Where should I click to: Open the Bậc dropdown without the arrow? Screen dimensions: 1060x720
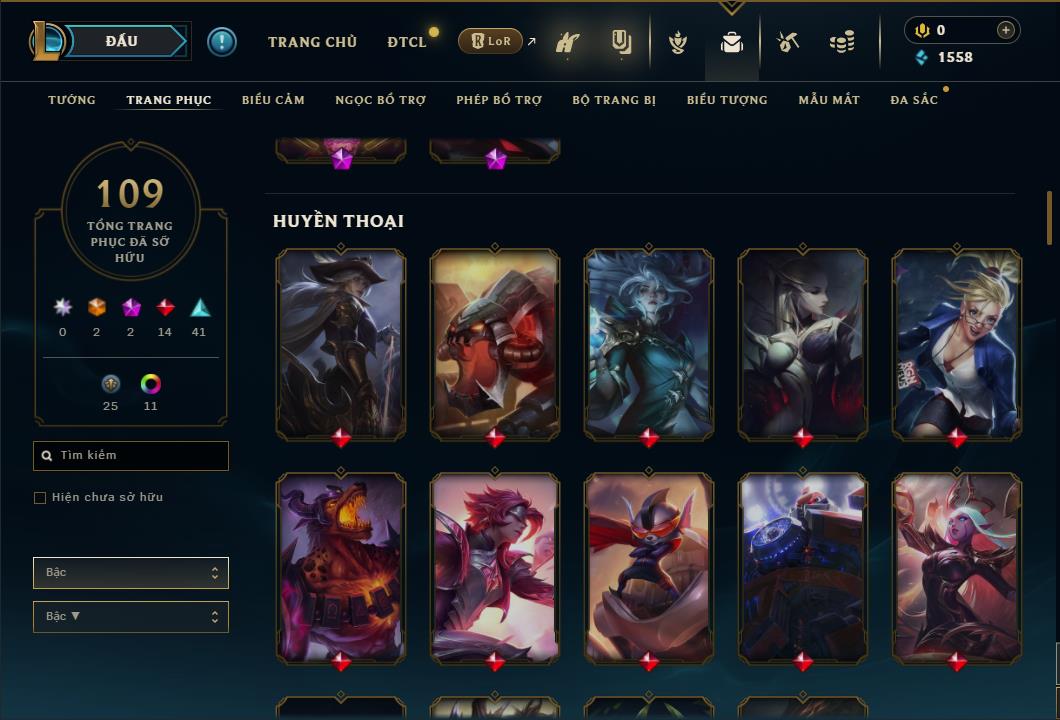(x=131, y=573)
